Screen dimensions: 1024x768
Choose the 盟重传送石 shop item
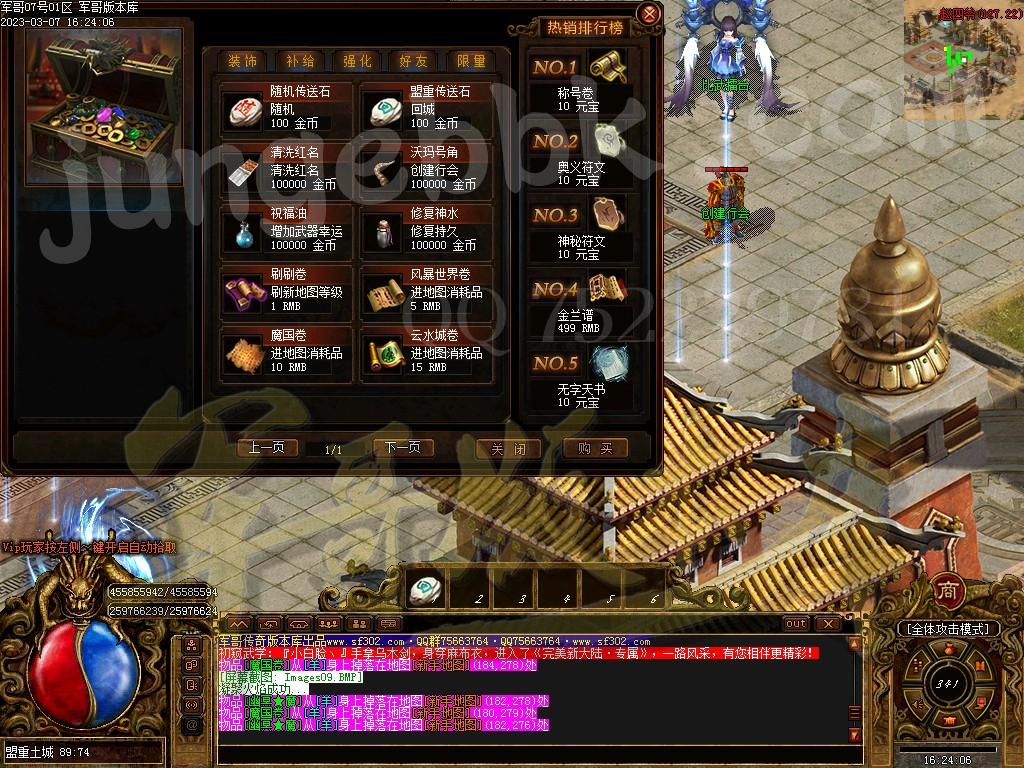pos(427,107)
